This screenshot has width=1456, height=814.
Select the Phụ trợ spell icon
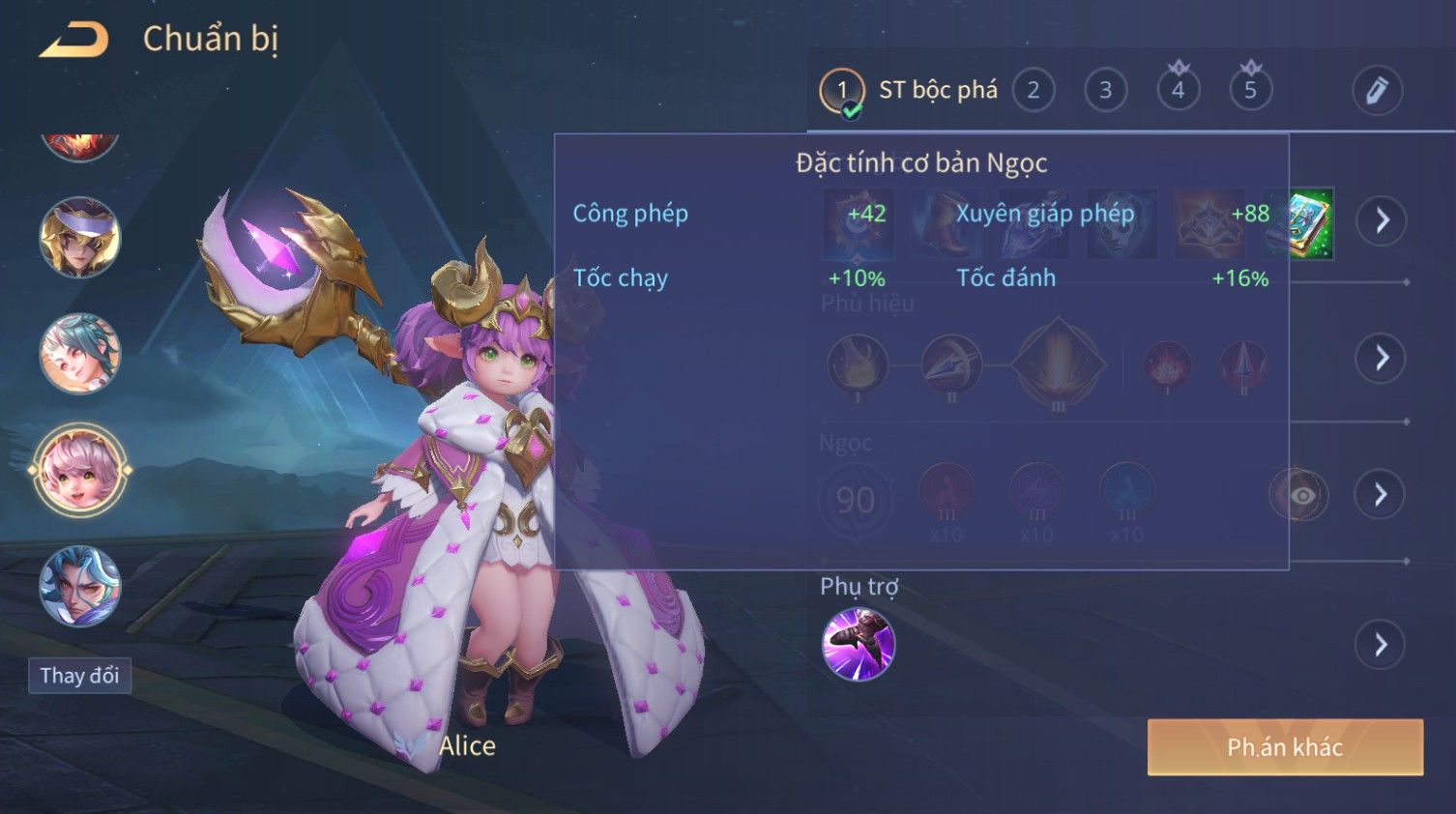pos(859,645)
